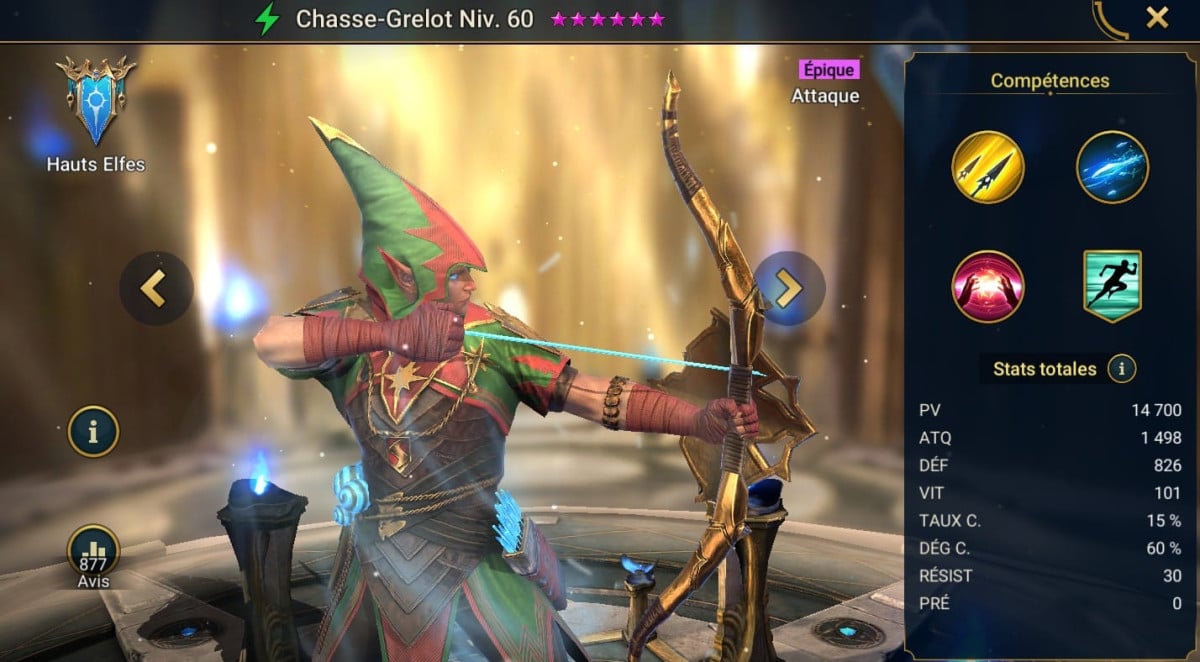This screenshot has height=662, width=1200.
Task: Select the blue energy arrow skill
Action: (1112, 167)
